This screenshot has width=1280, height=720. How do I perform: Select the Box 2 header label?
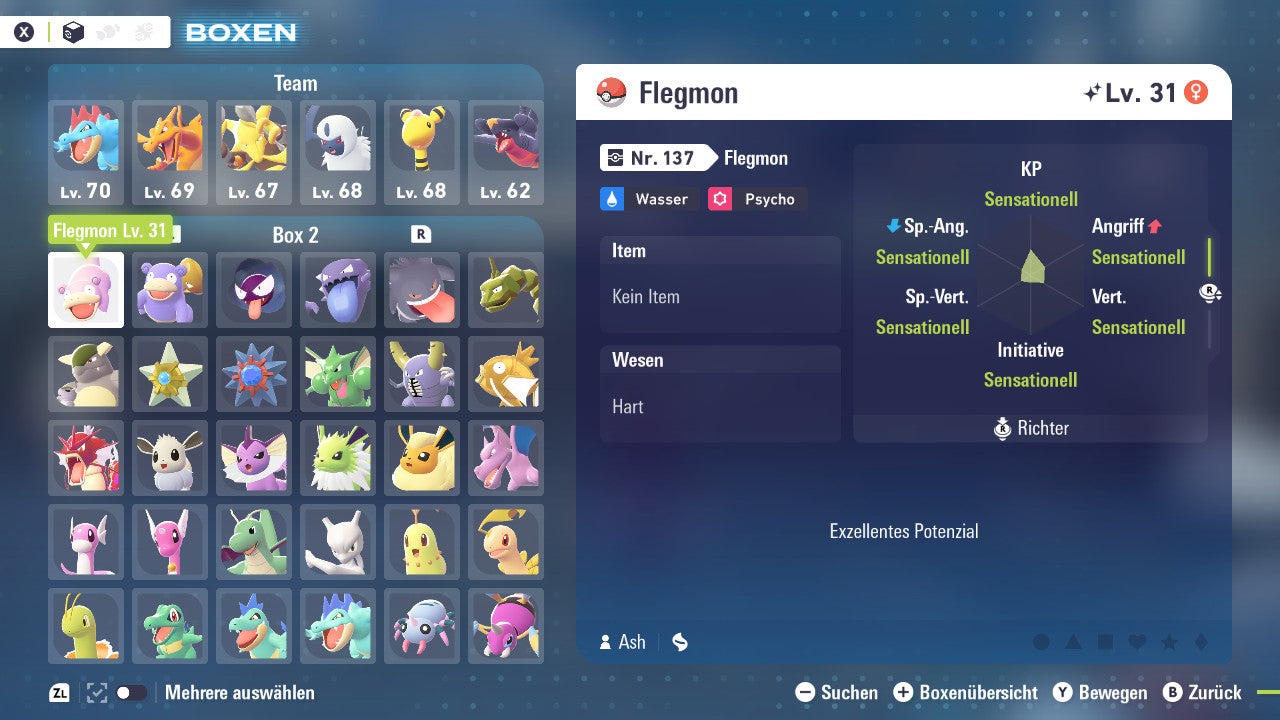(x=295, y=235)
